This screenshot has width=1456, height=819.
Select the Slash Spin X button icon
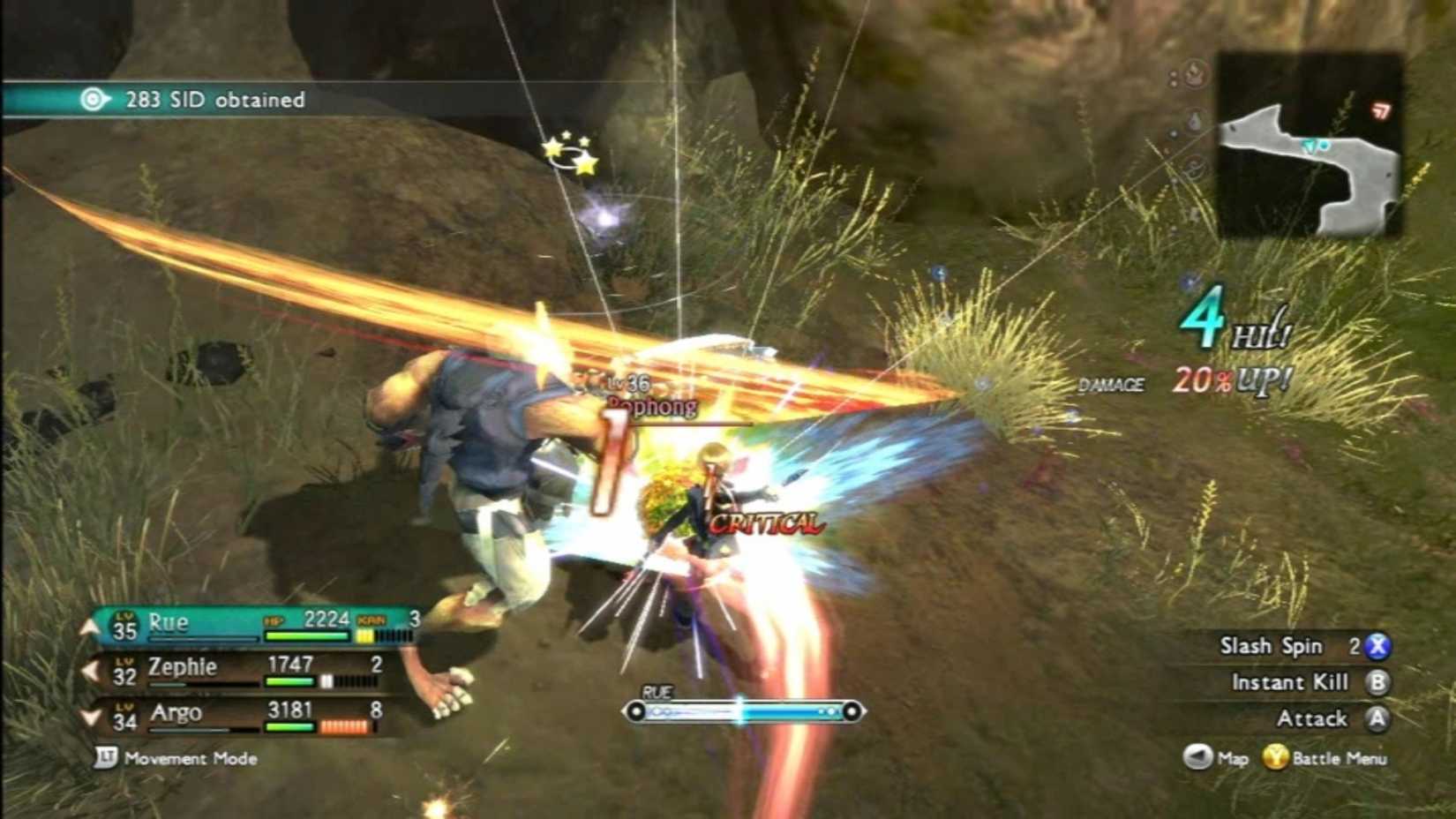pos(1378,646)
